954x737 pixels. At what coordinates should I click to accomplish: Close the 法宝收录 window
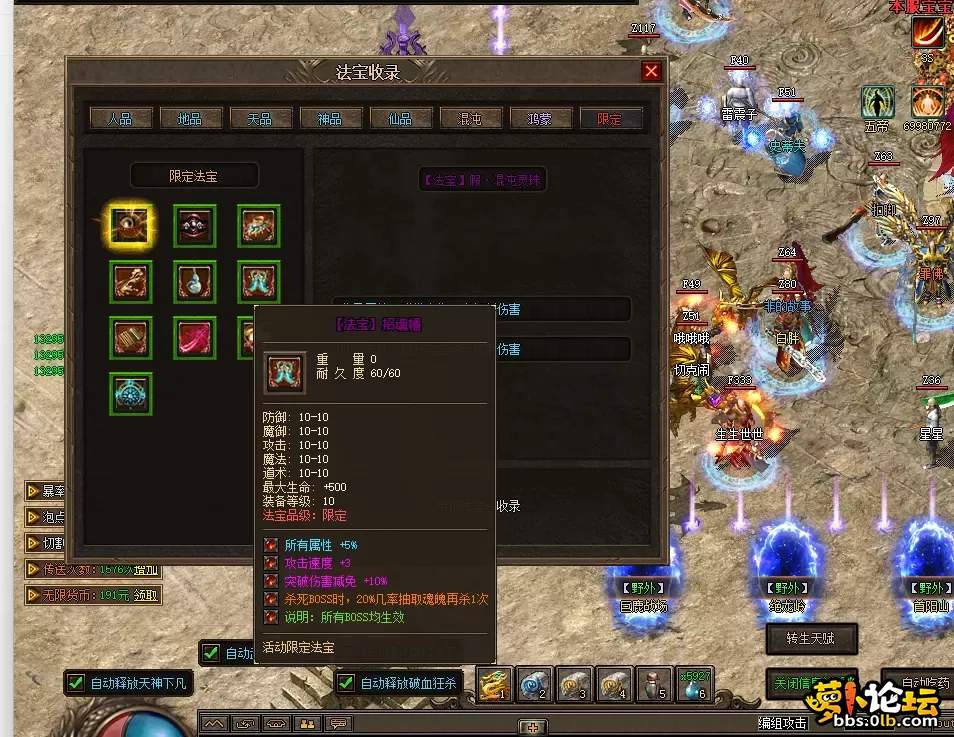point(651,72)
